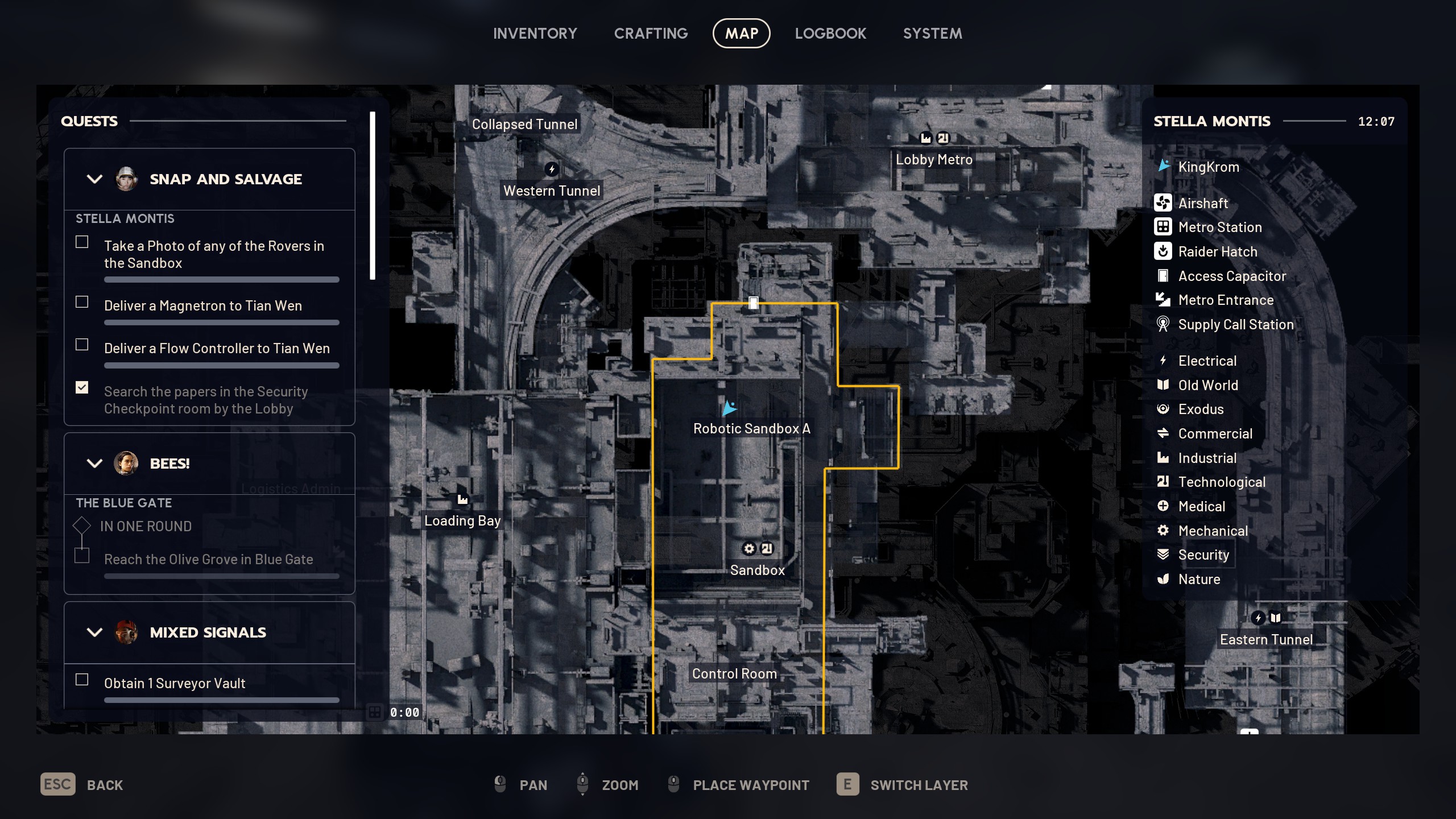Click the Lobby Metro map marker

[934, 159]
